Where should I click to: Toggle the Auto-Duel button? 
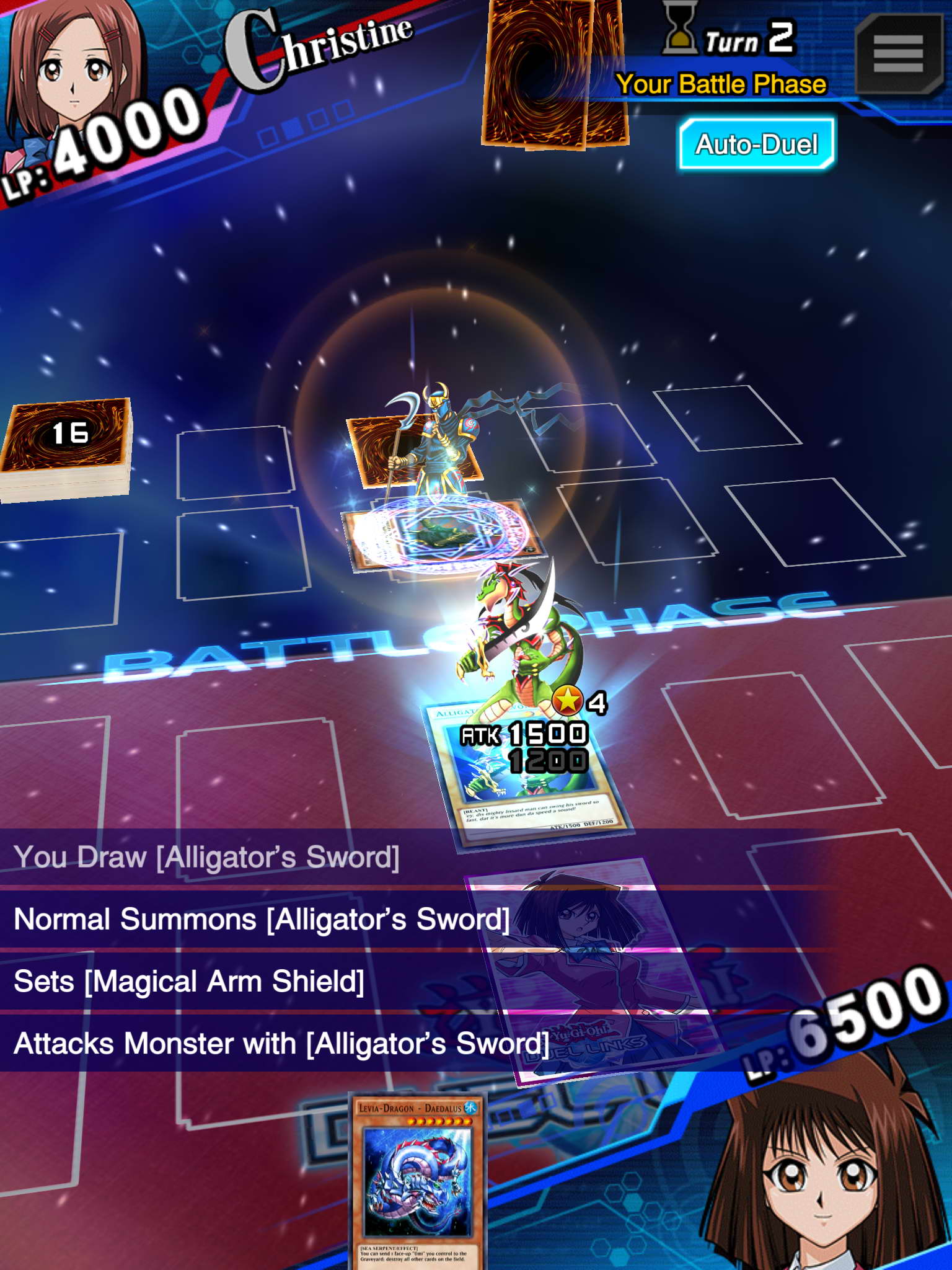tap(756, 144)
